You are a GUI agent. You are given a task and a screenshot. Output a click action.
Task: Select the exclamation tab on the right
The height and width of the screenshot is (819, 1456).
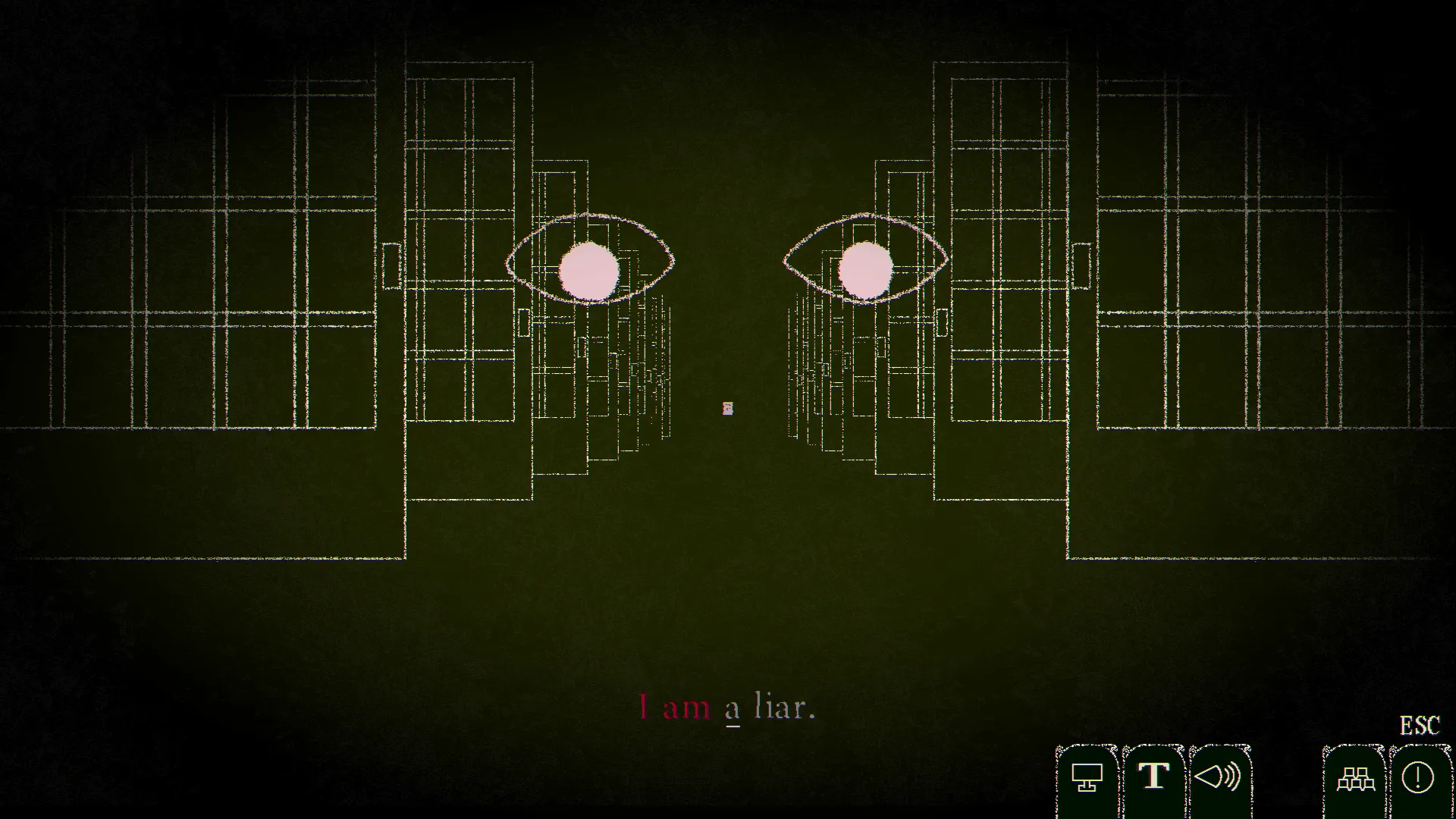1419,777
